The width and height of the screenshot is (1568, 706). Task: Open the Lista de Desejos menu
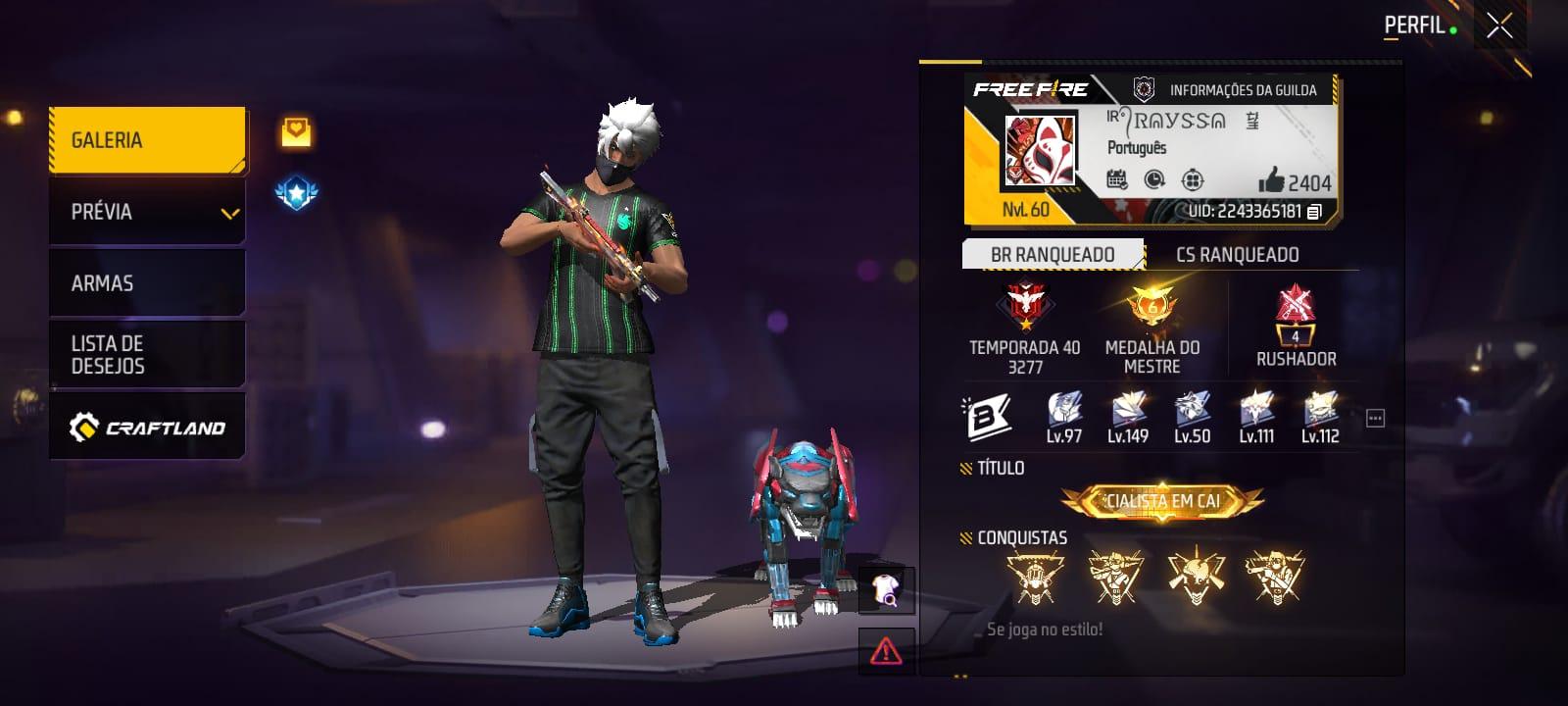[147, 354]
